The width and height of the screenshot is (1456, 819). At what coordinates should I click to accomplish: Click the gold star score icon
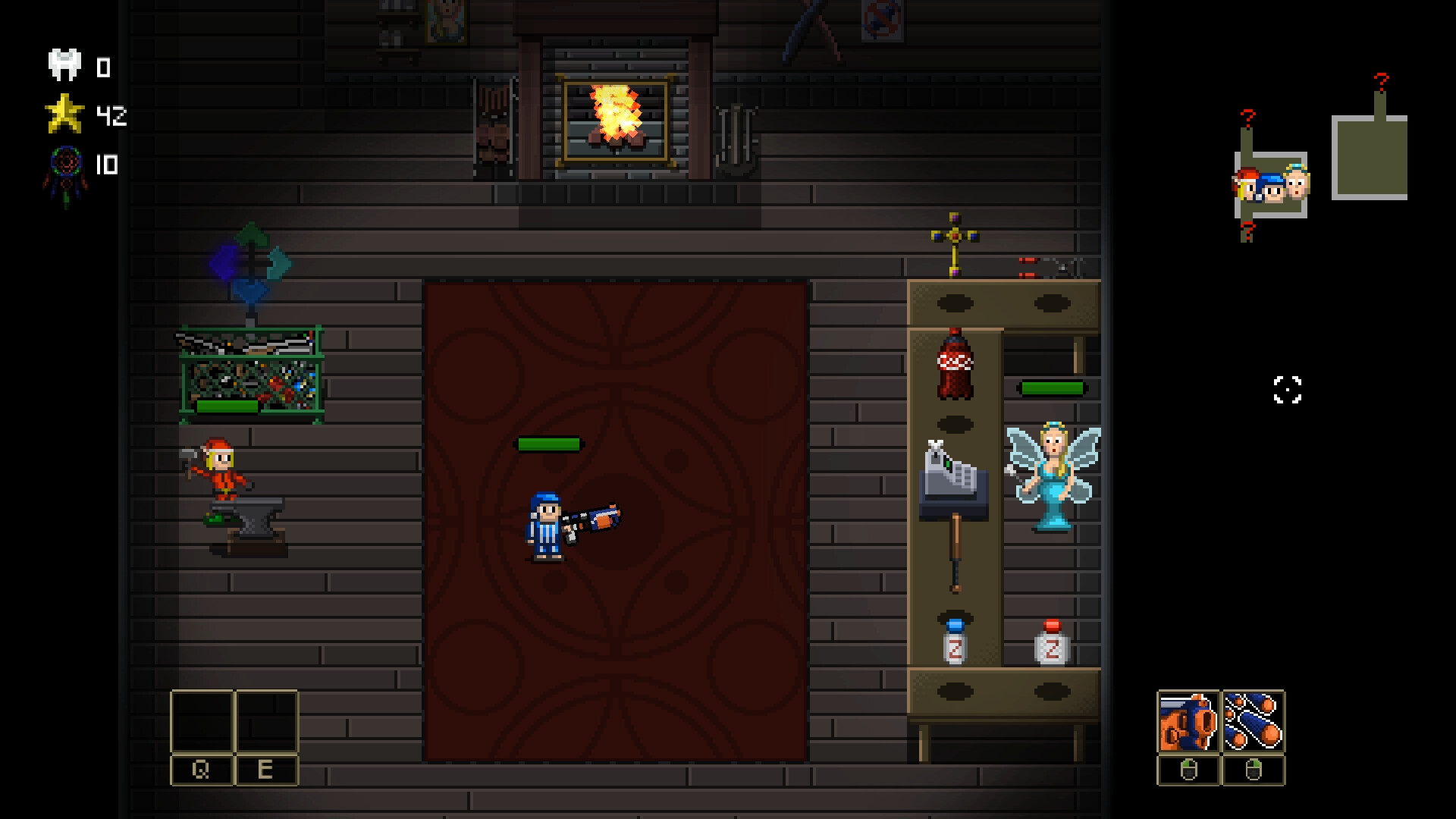point(65,115)
